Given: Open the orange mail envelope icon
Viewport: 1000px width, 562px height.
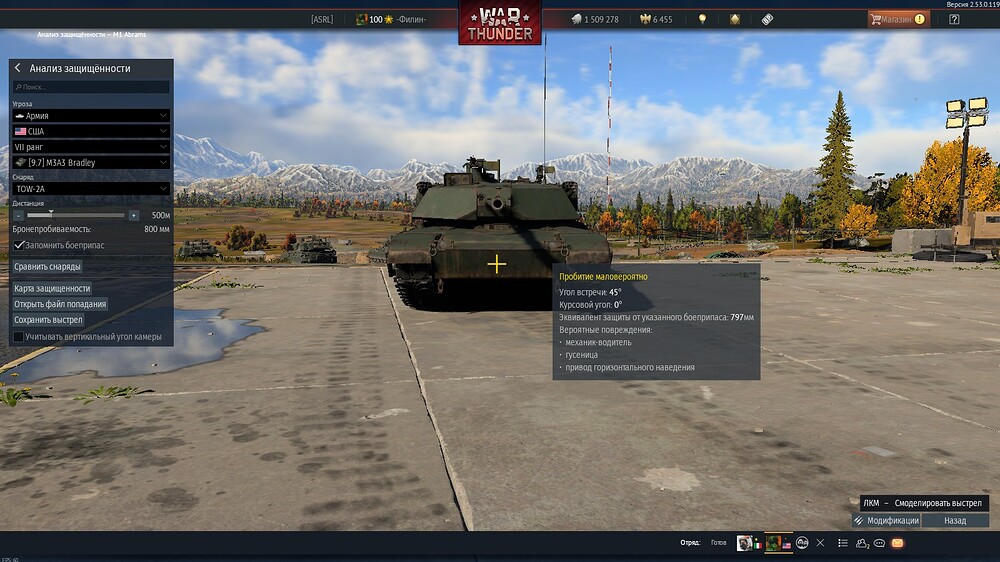Looking at the screenshot, I should pos(897,543).
